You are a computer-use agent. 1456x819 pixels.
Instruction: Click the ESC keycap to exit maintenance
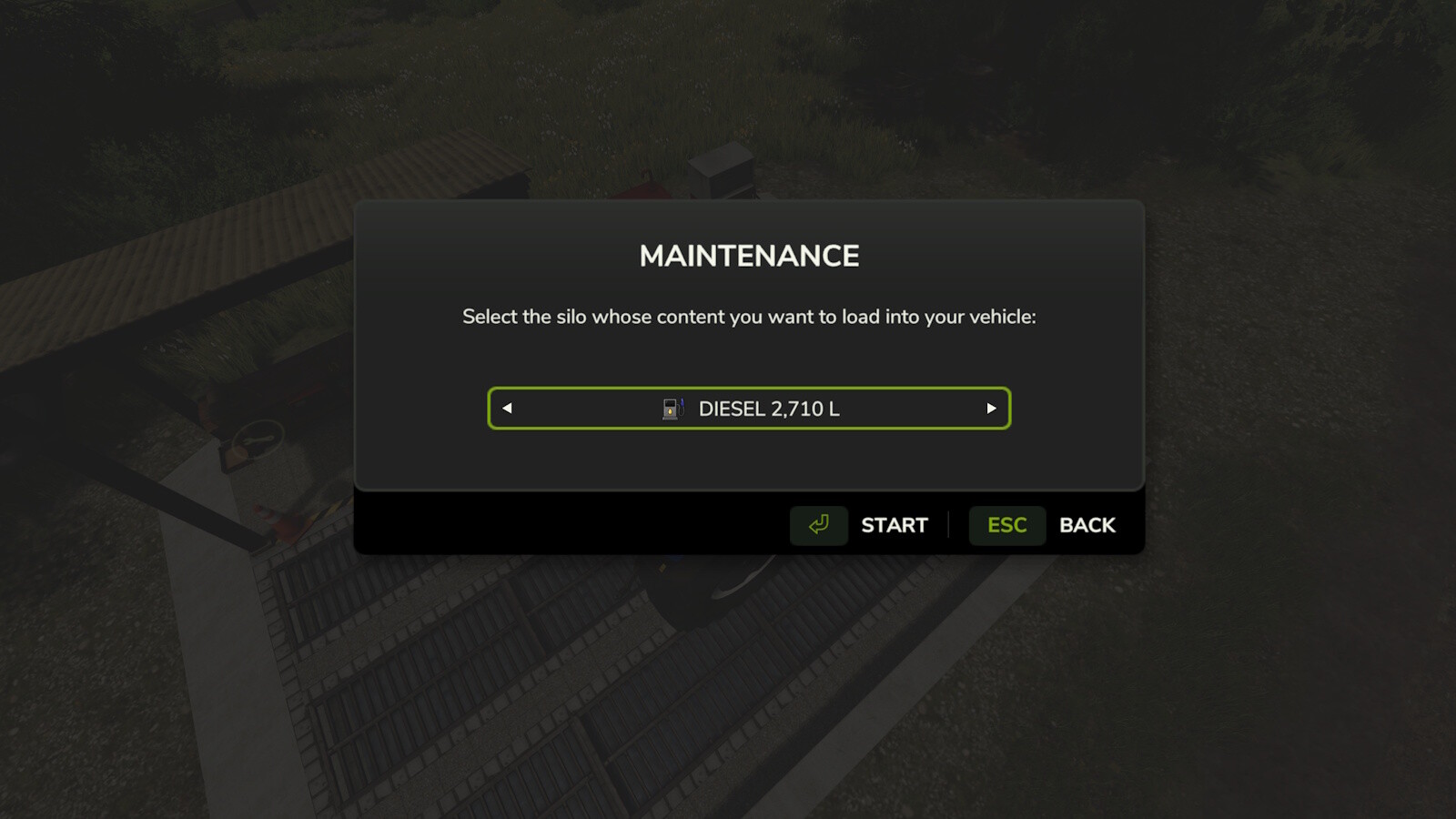coord(1006,525)
